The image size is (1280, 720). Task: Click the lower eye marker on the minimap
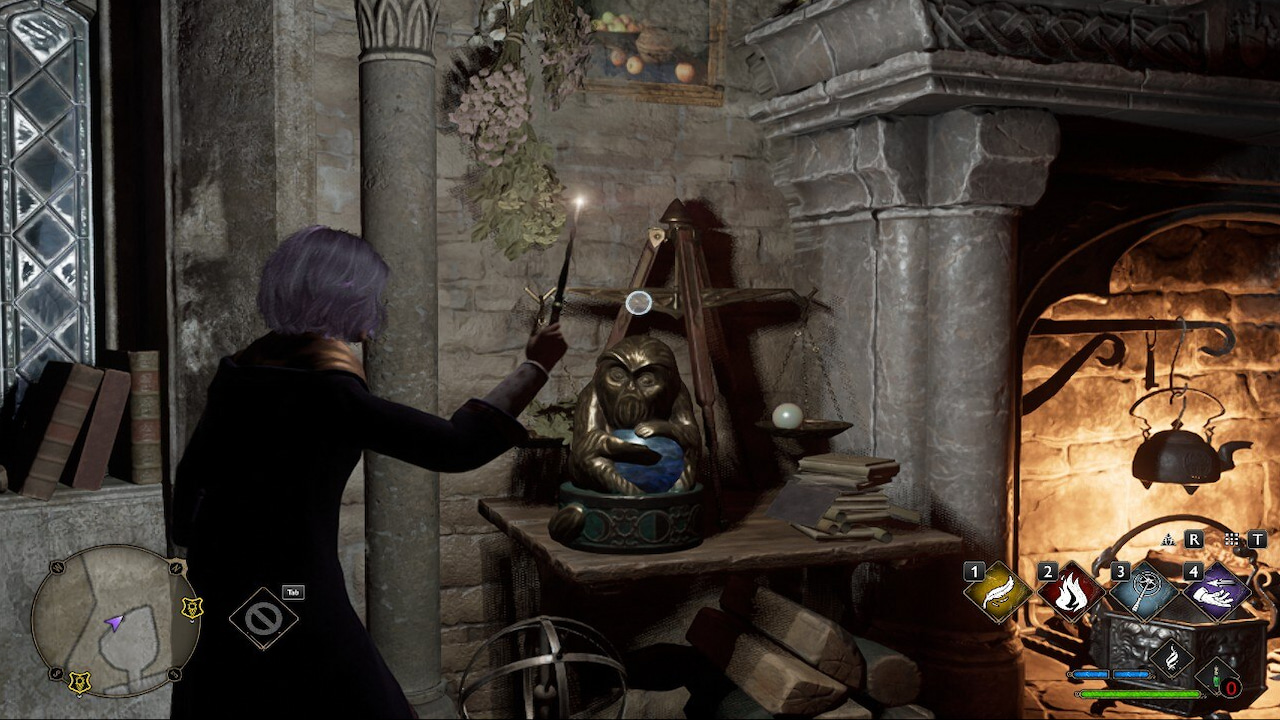pyautogui.click(x=80, y=681)
